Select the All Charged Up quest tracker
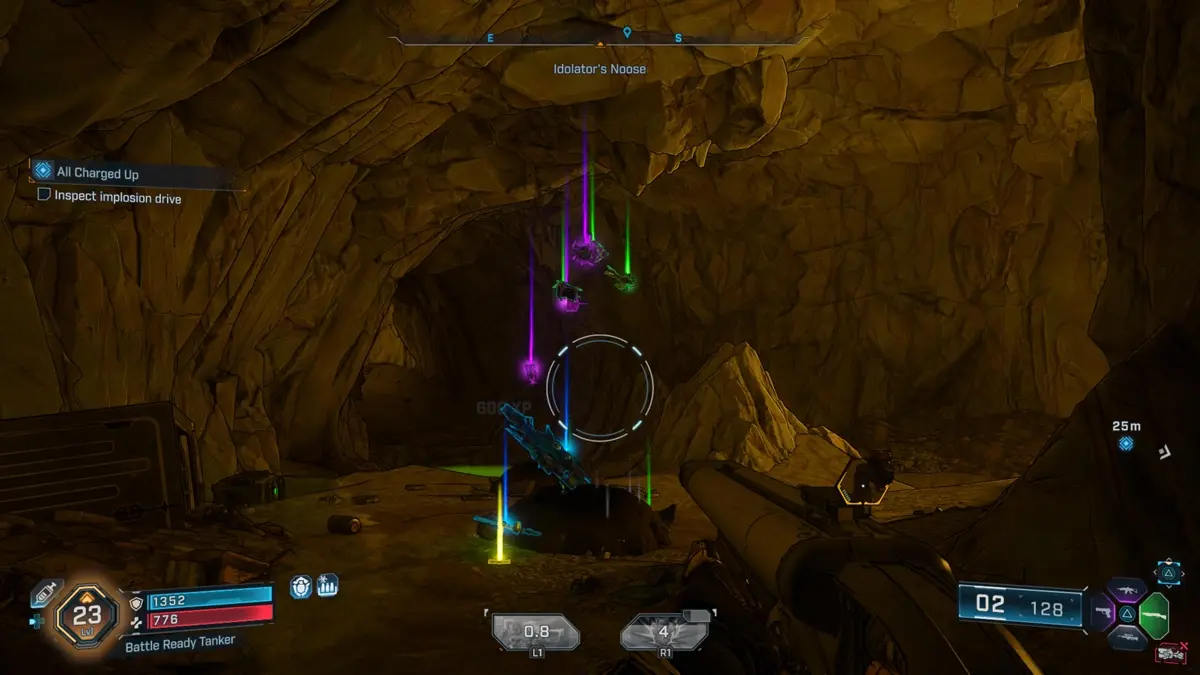This screenshot has width=1200, height=675. (97, 173)
